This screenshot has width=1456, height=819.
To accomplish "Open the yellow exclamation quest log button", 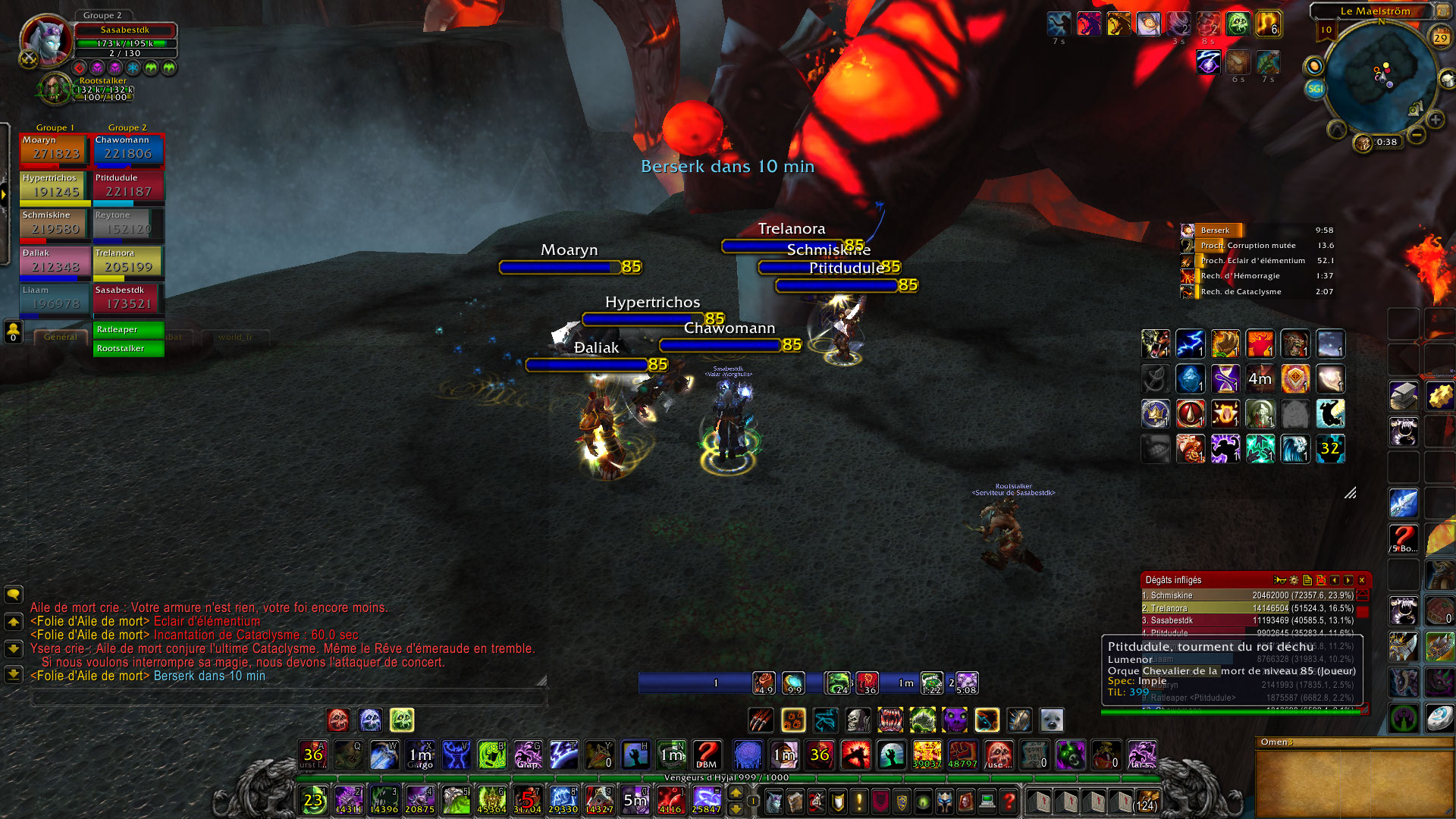I will point(859,801).
